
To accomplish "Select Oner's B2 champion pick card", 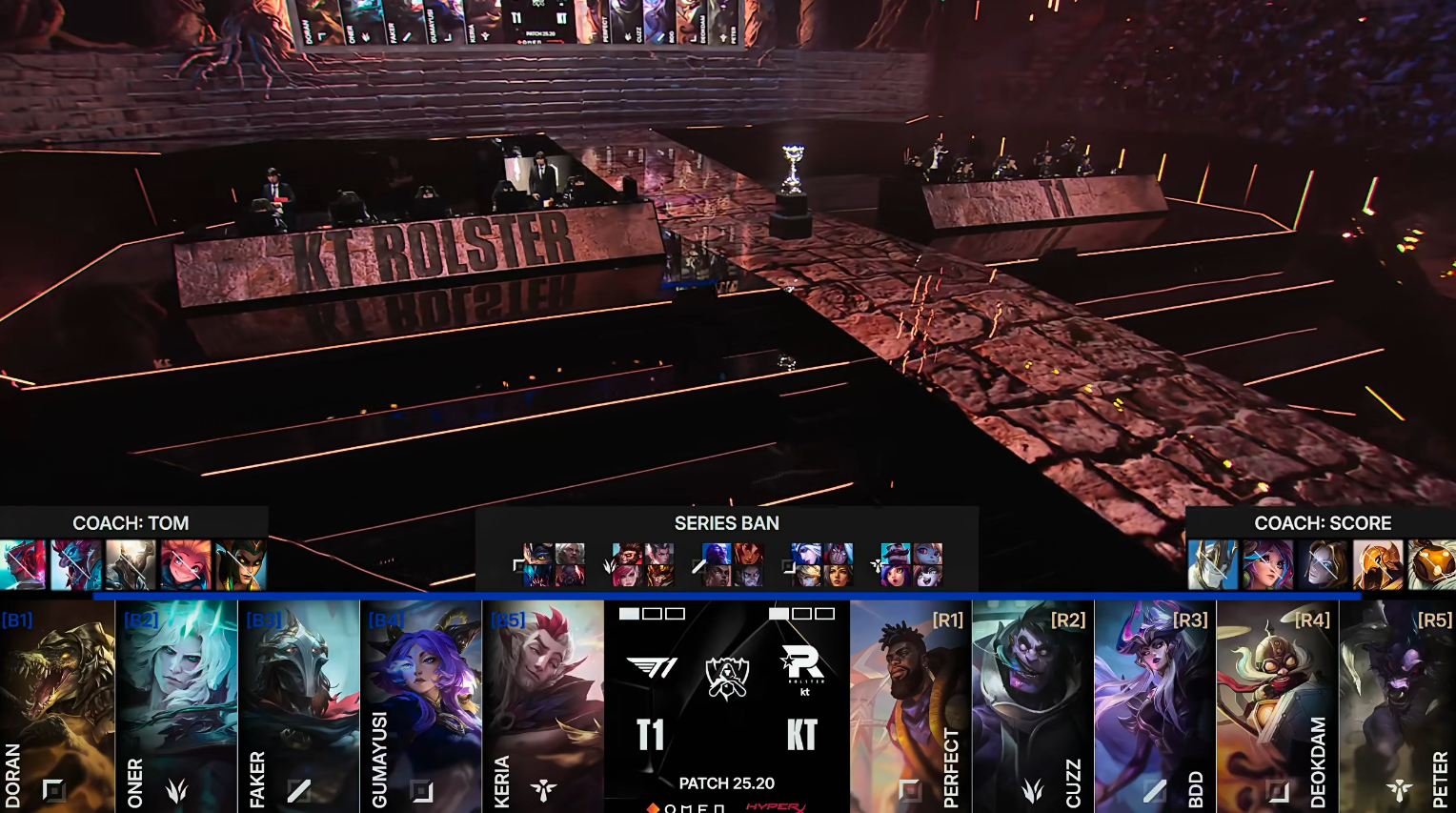I will pyautogui.click(x=176, y=705).
